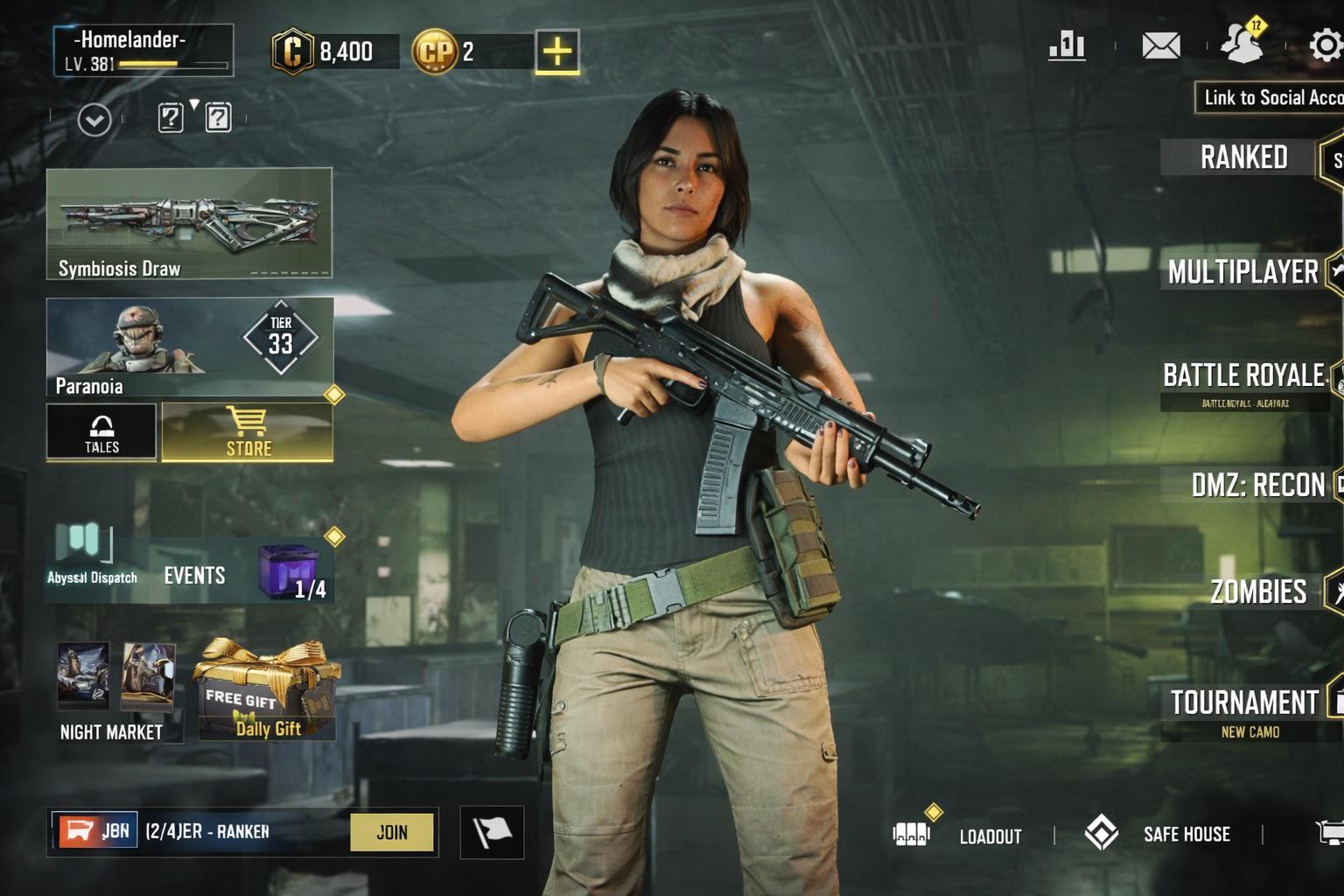
Task: Open the STORE button
Action: point(248,432)
